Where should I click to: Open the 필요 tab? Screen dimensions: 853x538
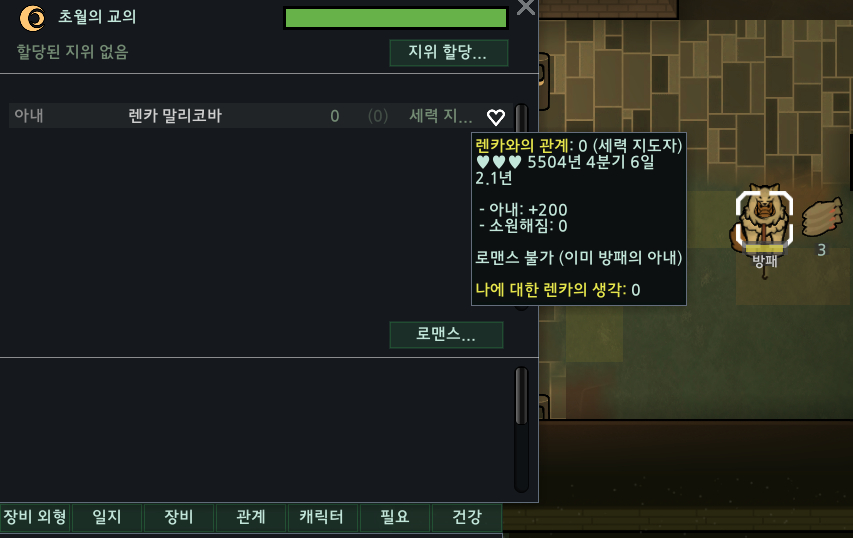click(395, 517)
